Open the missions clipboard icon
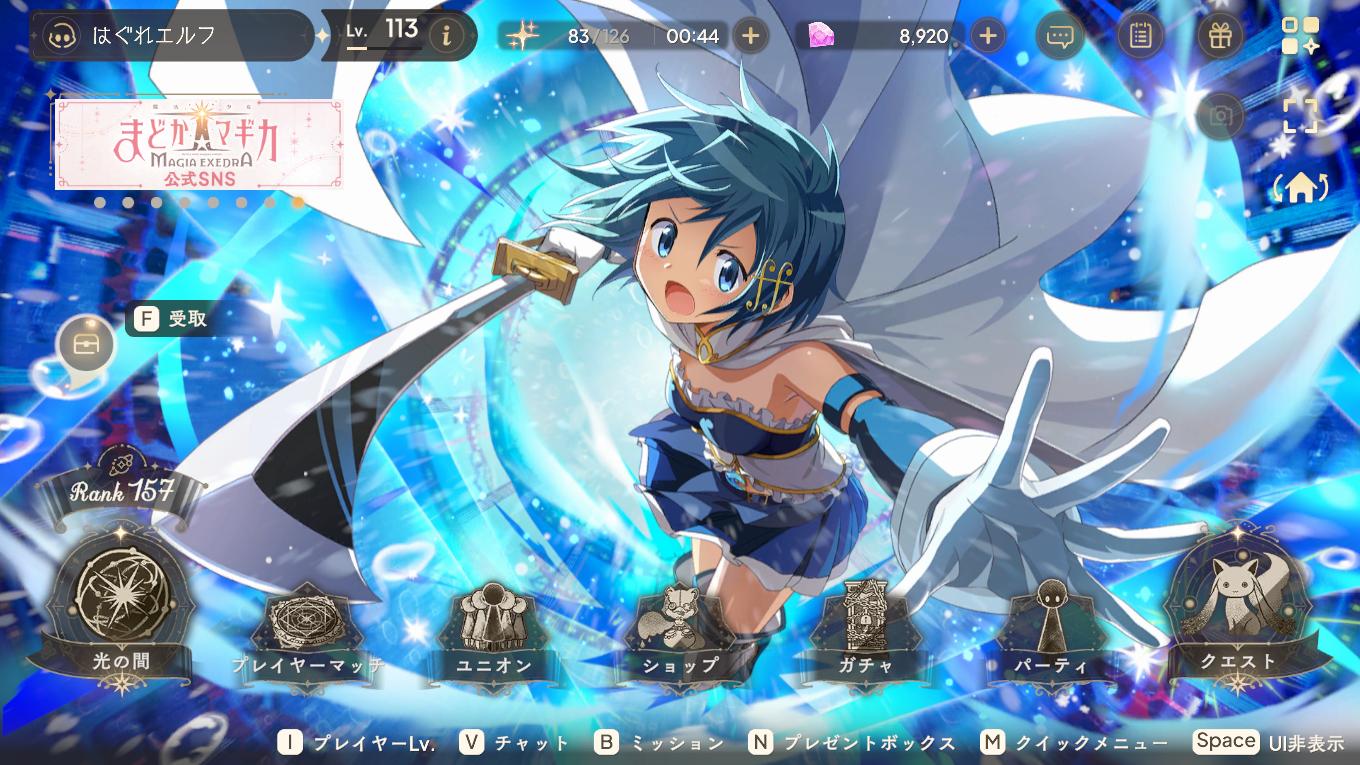 [x=1139, y=36]
